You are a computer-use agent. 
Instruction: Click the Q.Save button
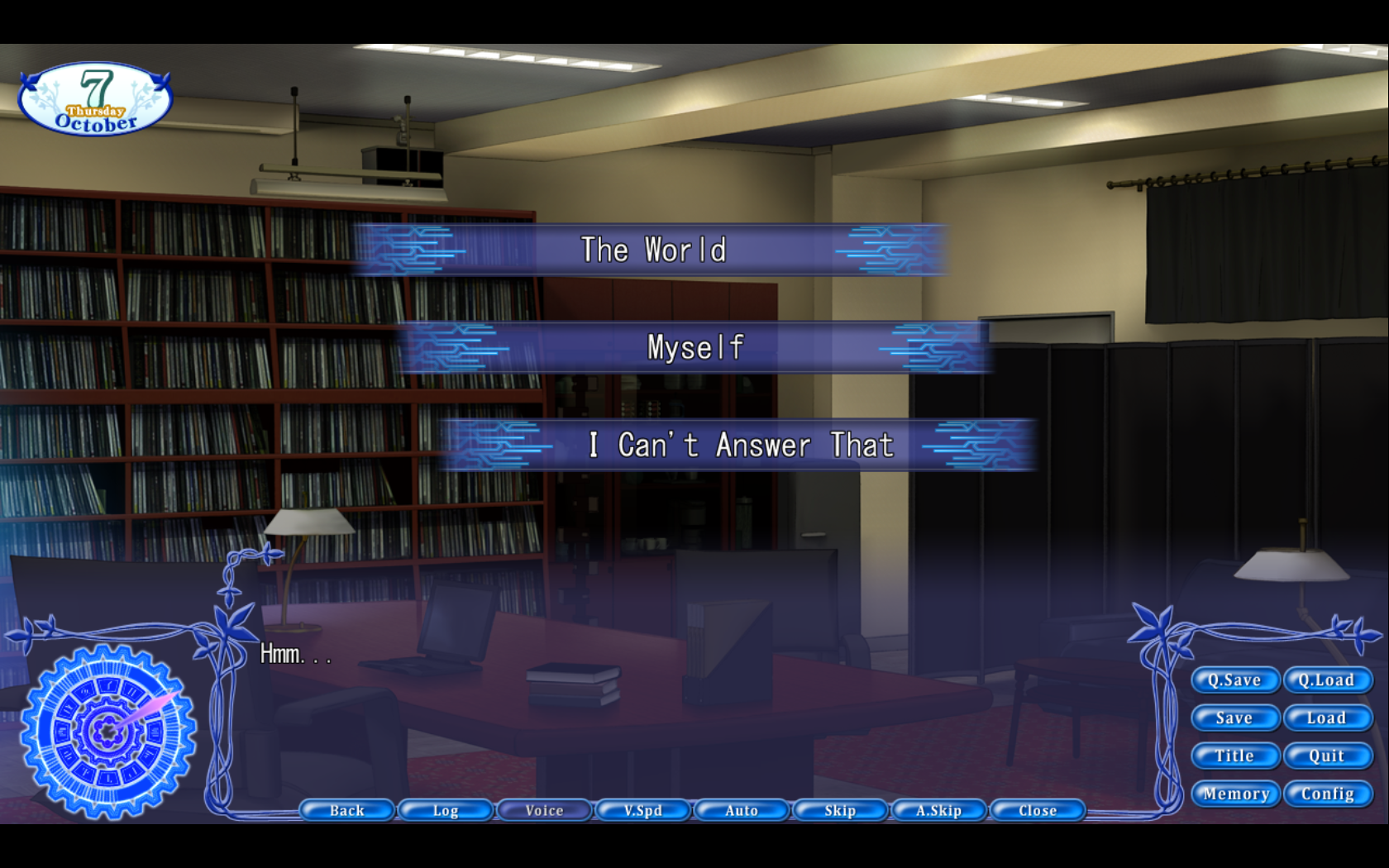tap(1234, 680)
